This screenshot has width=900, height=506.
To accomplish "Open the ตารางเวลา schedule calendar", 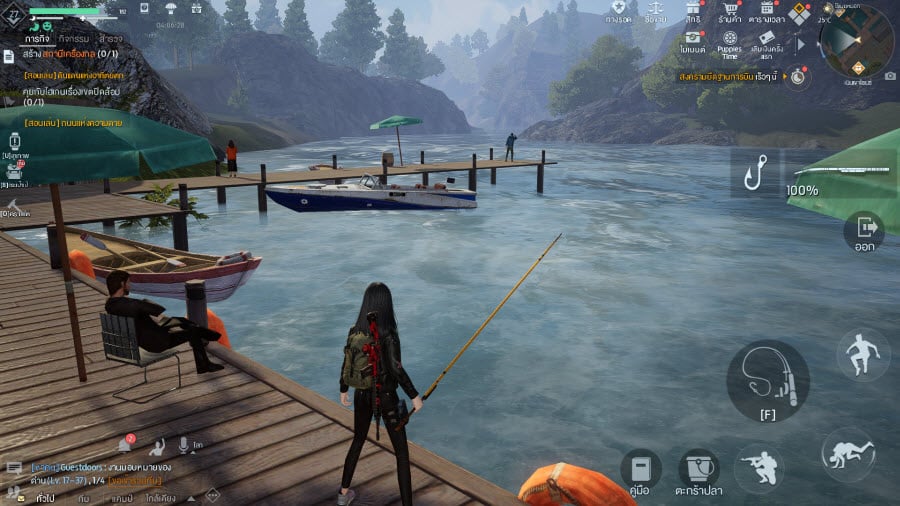I will click(x=768, y=12).
